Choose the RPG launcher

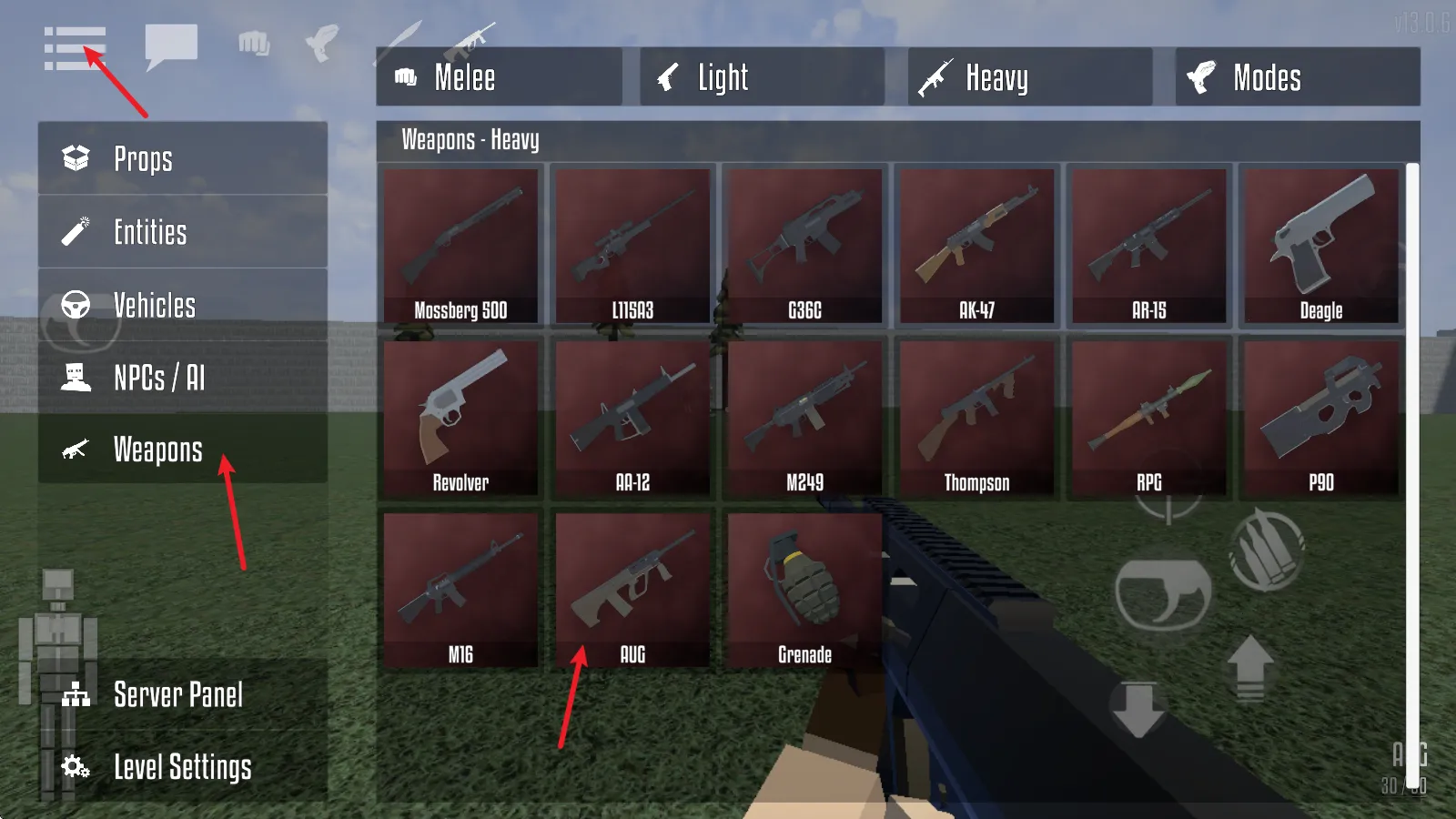1148,418
